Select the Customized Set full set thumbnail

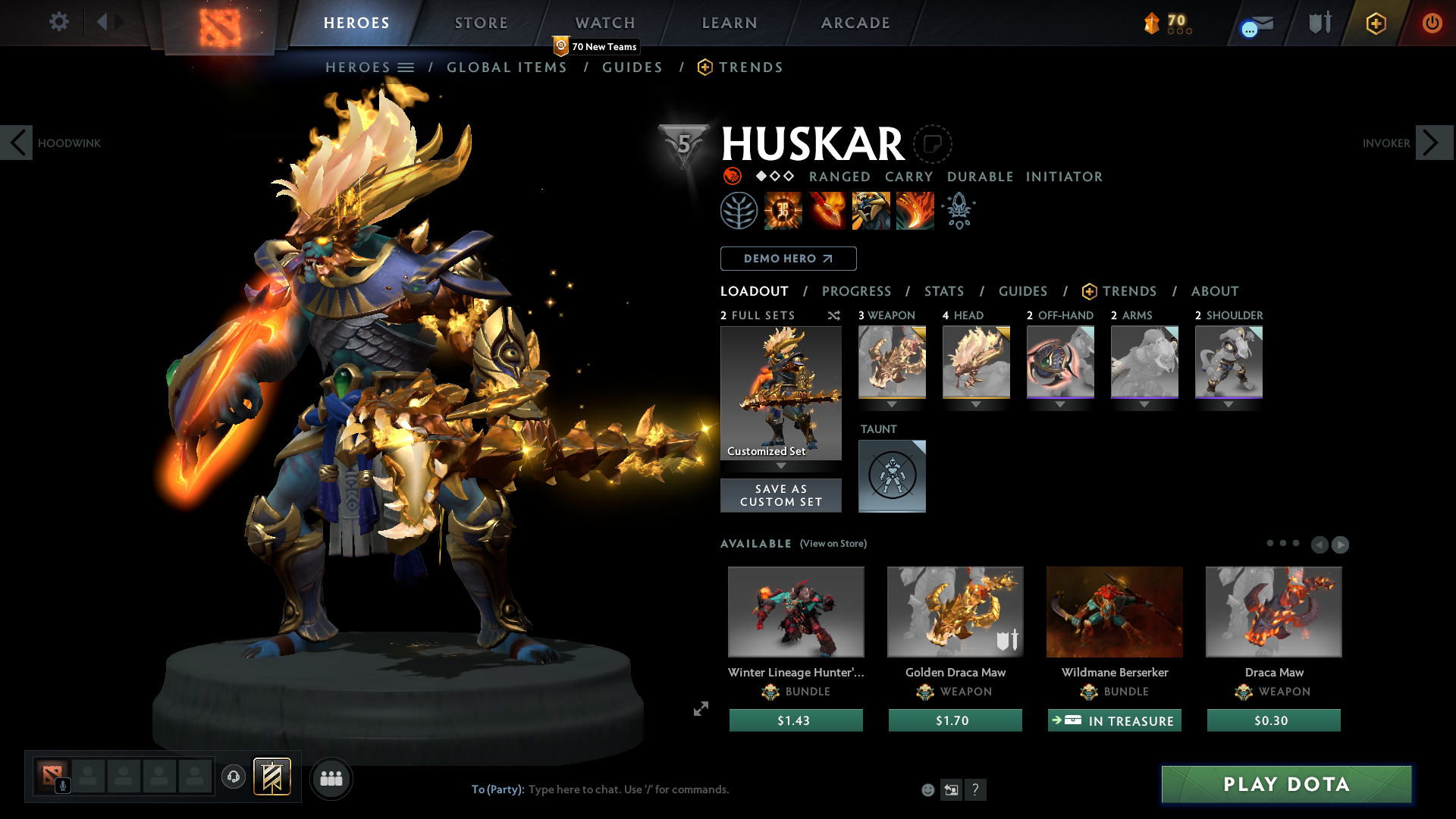click(x=780, y=393)
